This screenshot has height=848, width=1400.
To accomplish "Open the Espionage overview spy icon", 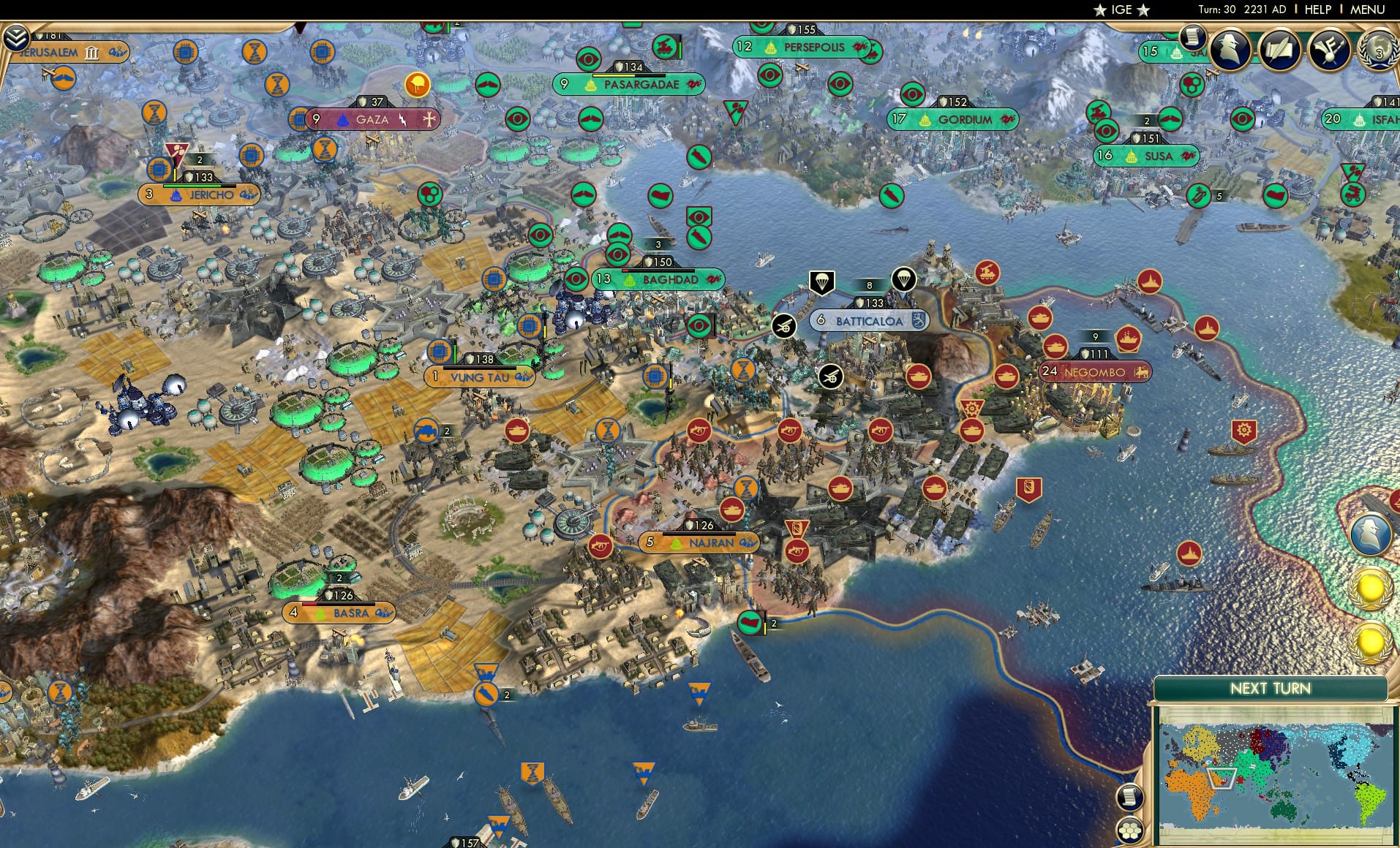I will coord(1231,50).
